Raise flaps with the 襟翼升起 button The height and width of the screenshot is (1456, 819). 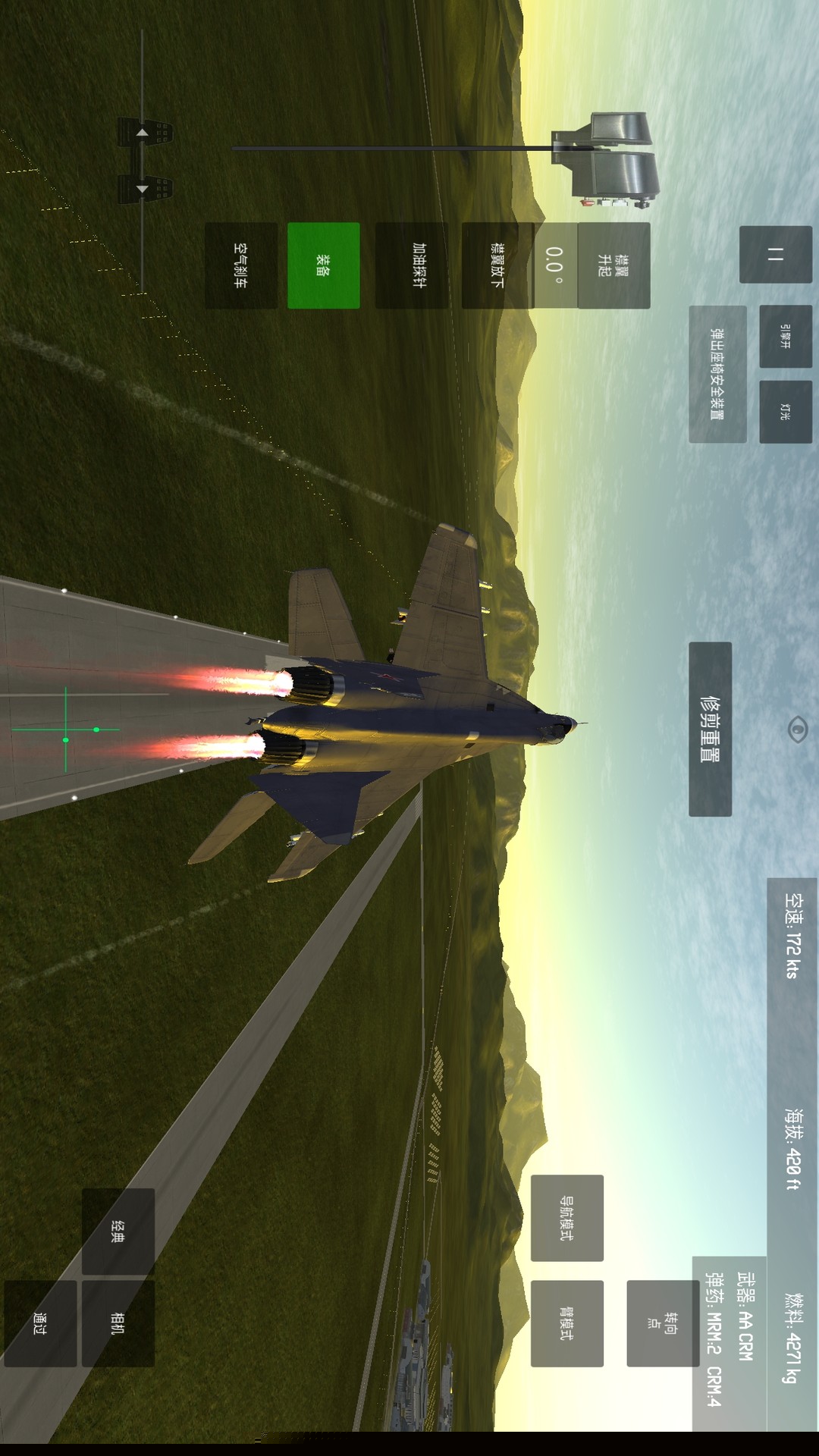click(x=613, y=265)
